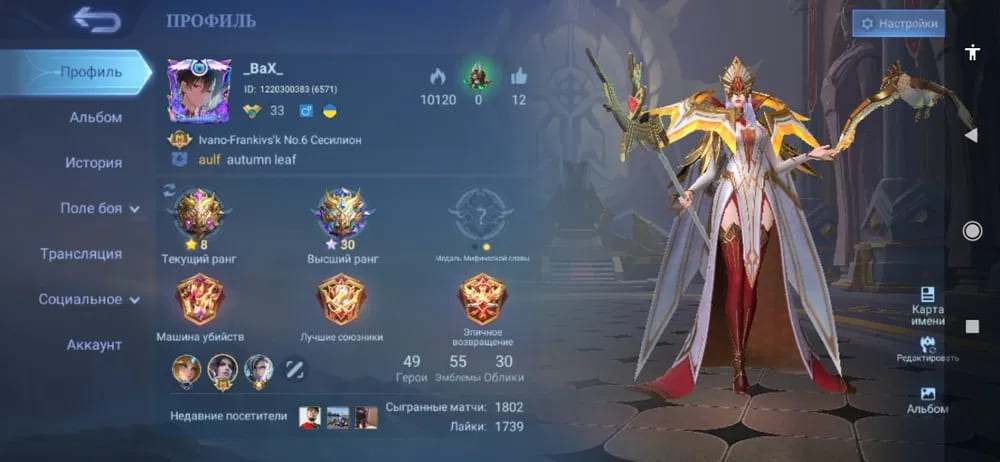Screen dimensions: 1000x462
Task: View the Высший ранг badge
Action: 341,213
